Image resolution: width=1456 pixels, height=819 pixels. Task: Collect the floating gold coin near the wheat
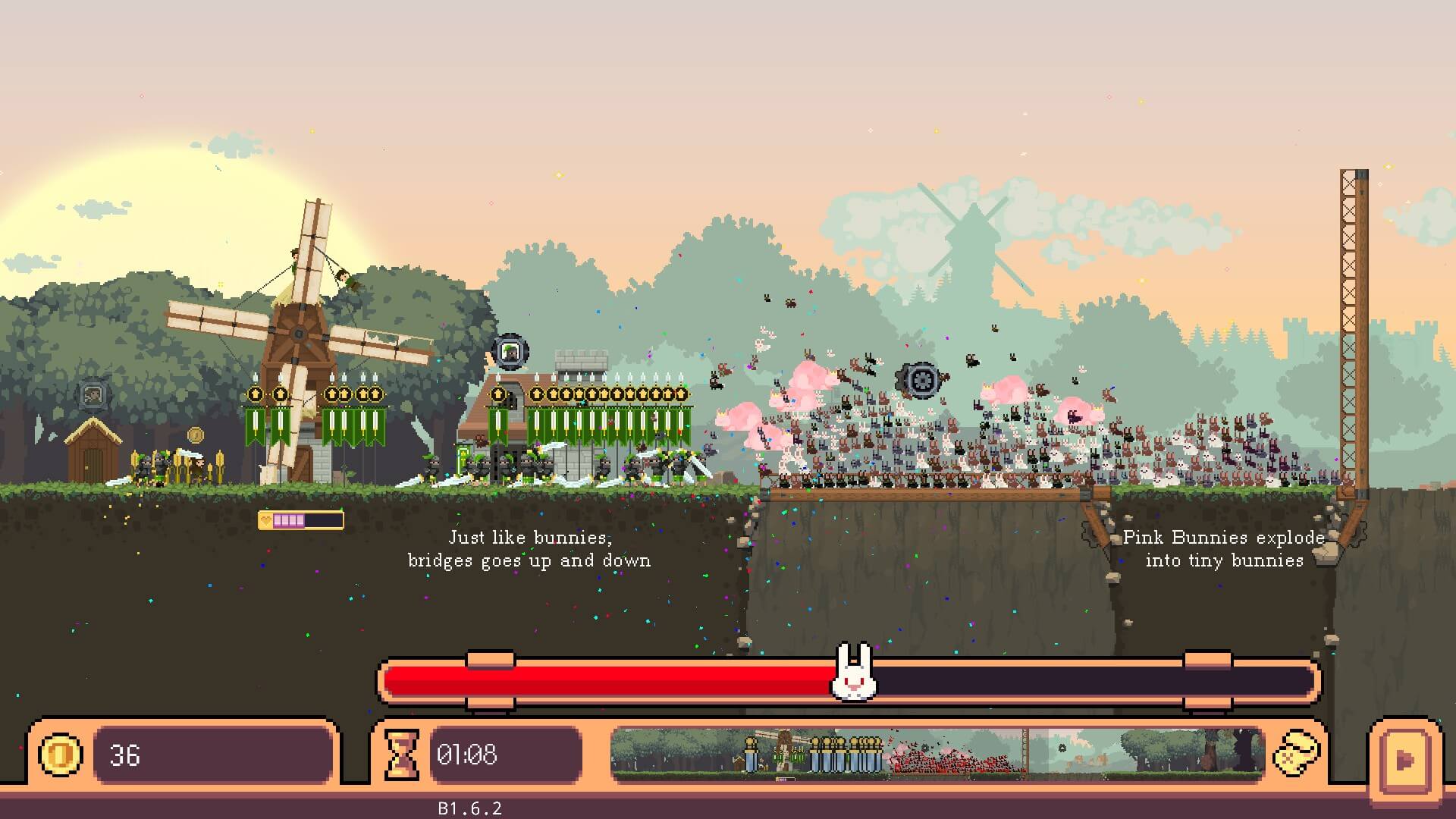coord(196,435)
